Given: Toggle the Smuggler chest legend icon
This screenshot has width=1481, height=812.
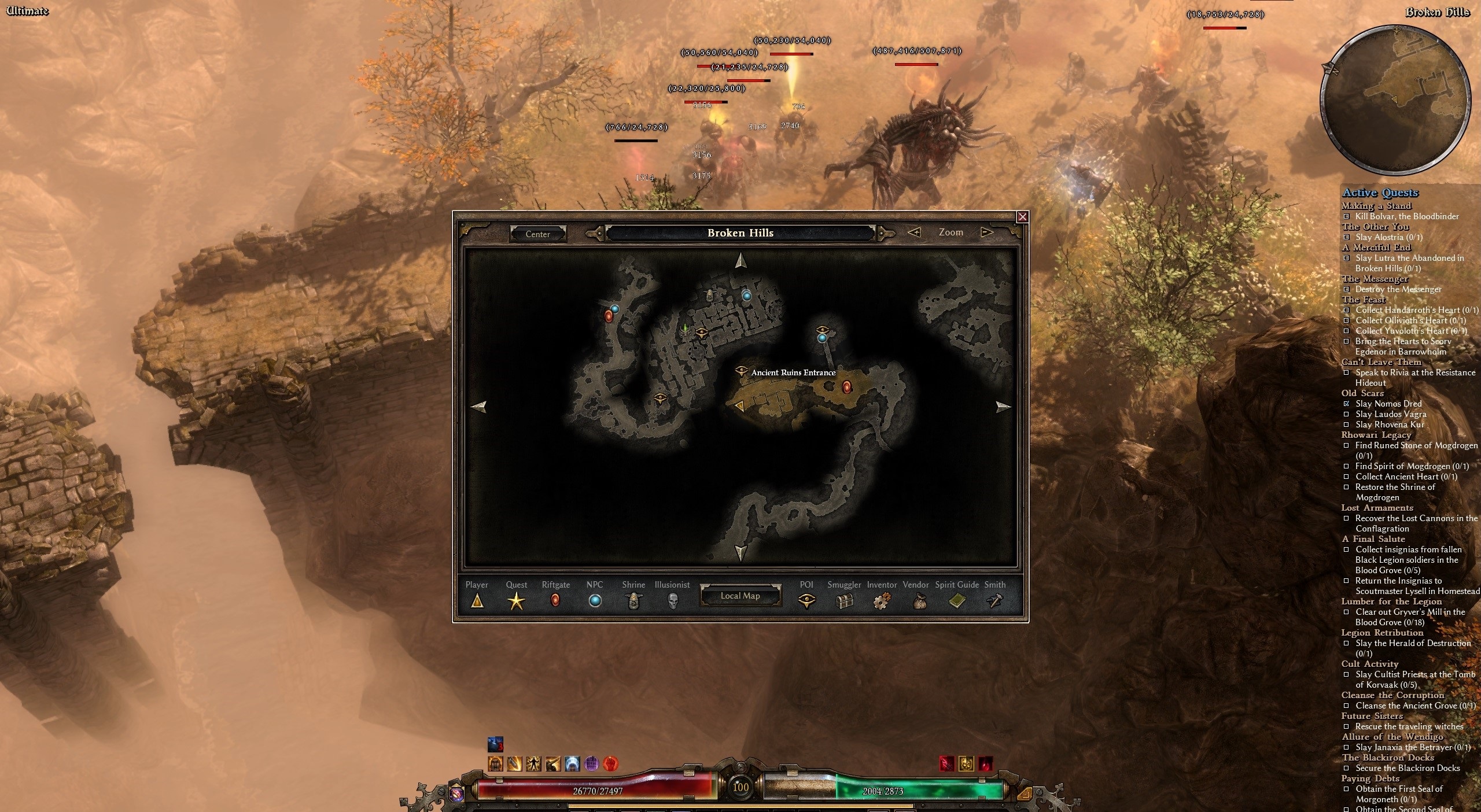Looking at the screenshot, I should [845, 602].
